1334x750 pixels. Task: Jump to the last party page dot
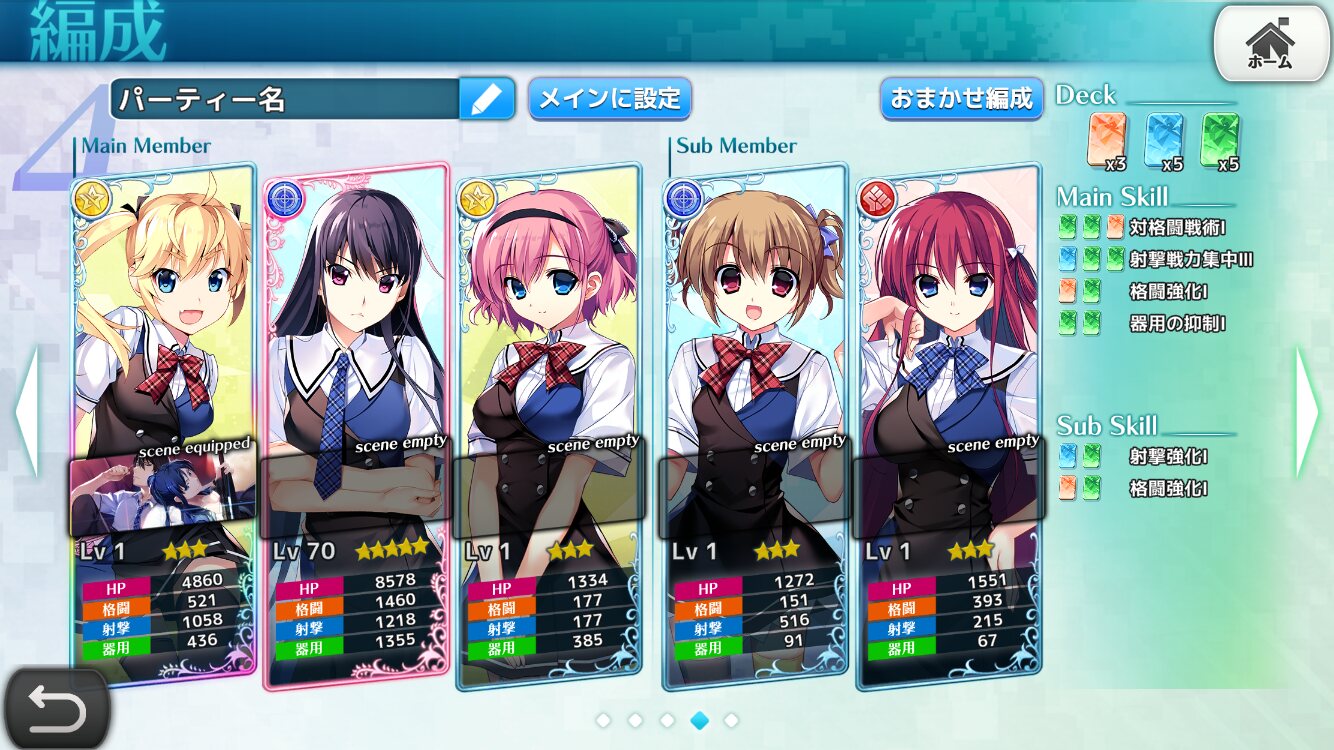point(731,720)
